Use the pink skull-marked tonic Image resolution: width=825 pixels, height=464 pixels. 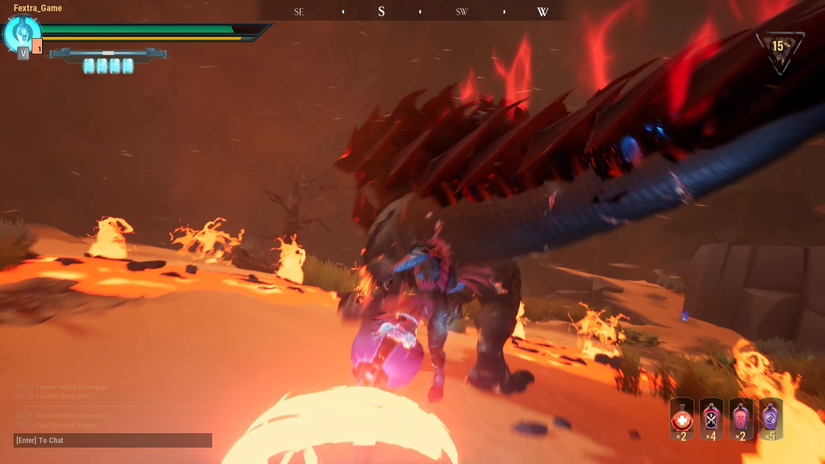741,418
